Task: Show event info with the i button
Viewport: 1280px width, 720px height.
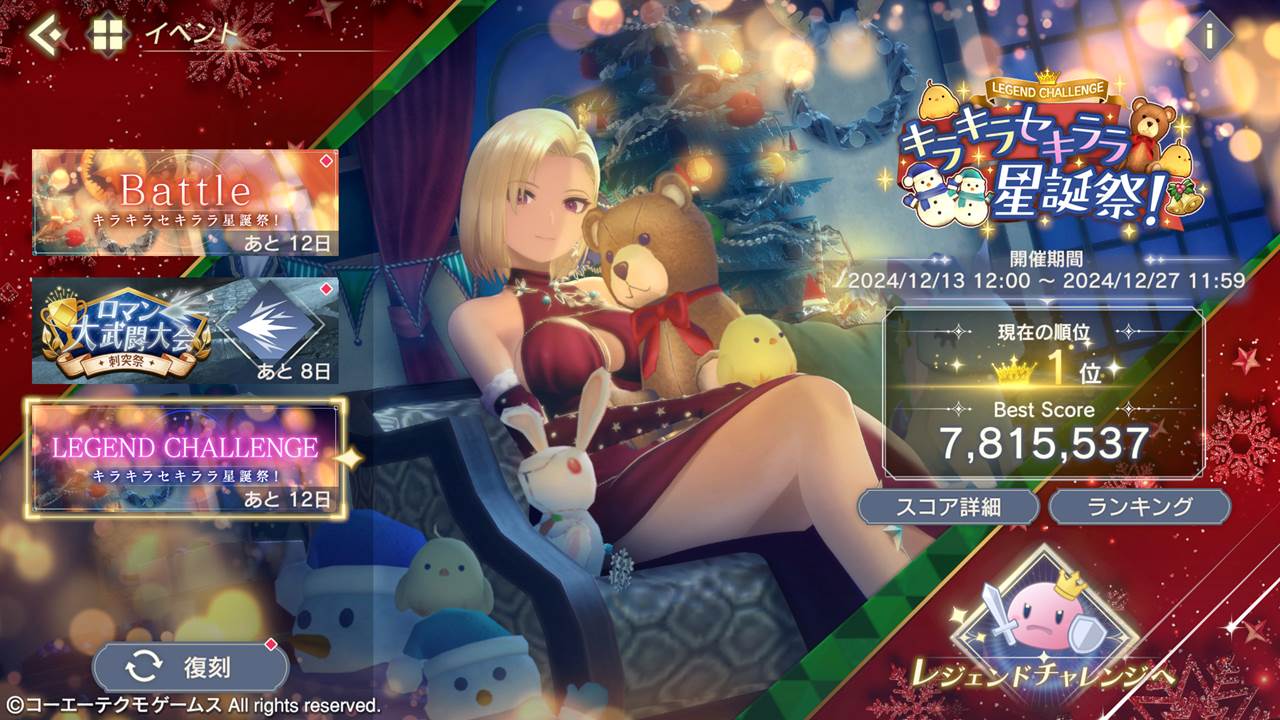Action: pyautogui.click(x=1209, y=37)
